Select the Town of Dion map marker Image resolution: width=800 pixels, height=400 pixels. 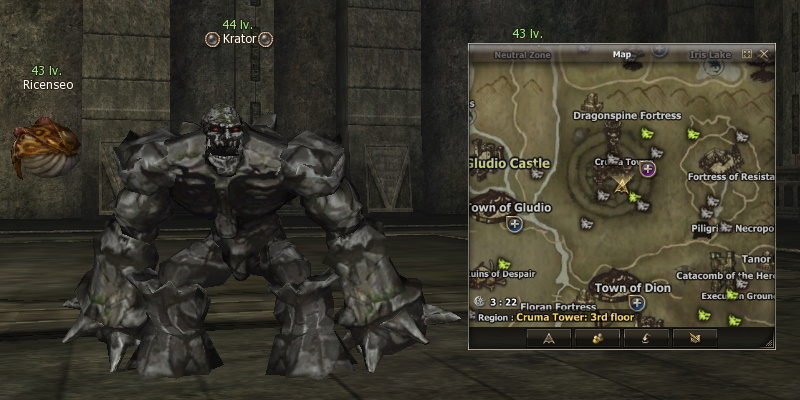(x=636, y=302)
